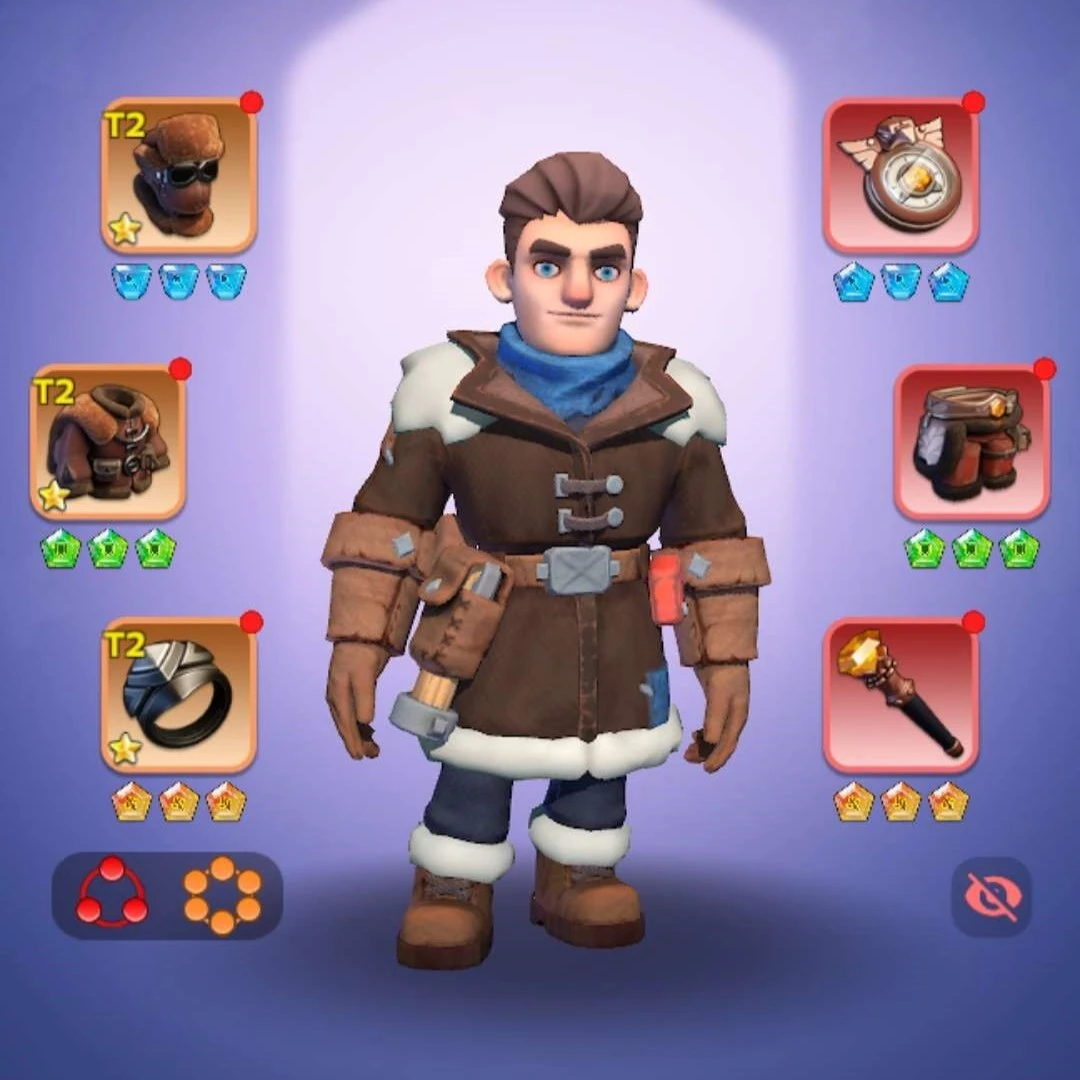The image size is (1080, 1080).
Task: Toggle the crossed-out eye visibility button
Action: click(x=990, y=897)
